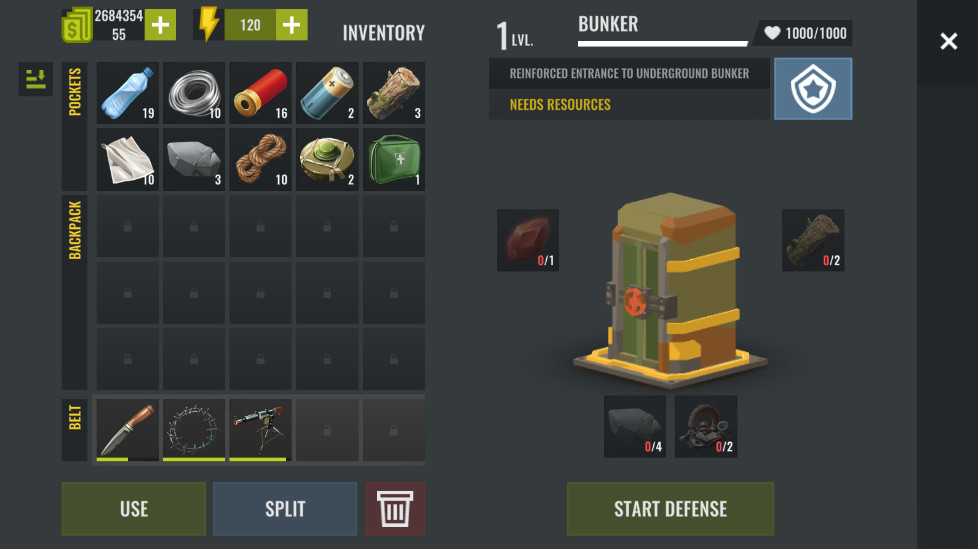Close the bunker inventory screen
978x549 pixels.
coord(948,41)
